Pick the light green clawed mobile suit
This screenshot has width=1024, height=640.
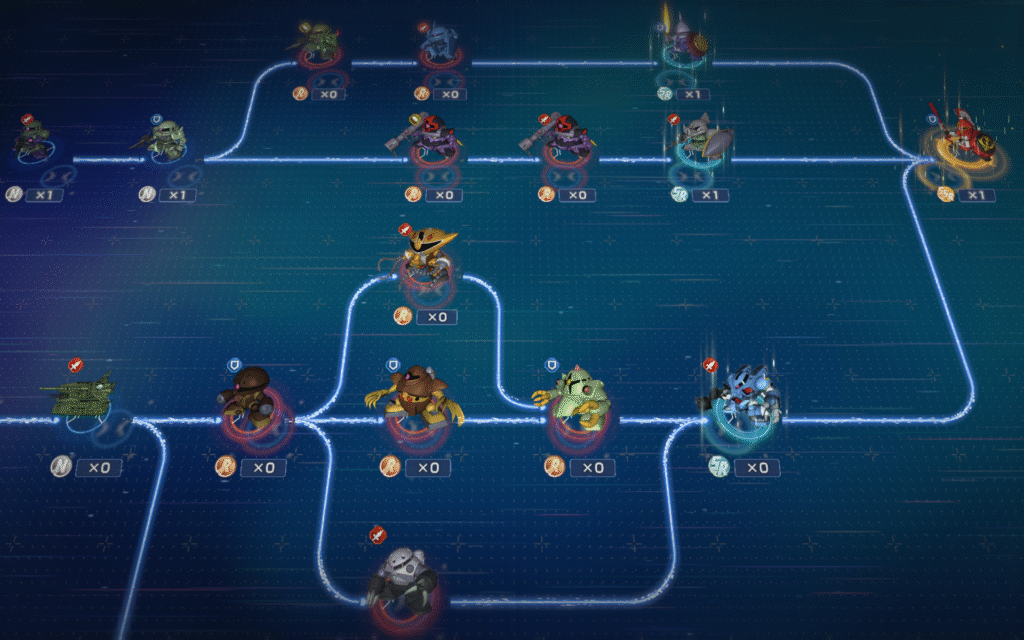tap(578, 398)
